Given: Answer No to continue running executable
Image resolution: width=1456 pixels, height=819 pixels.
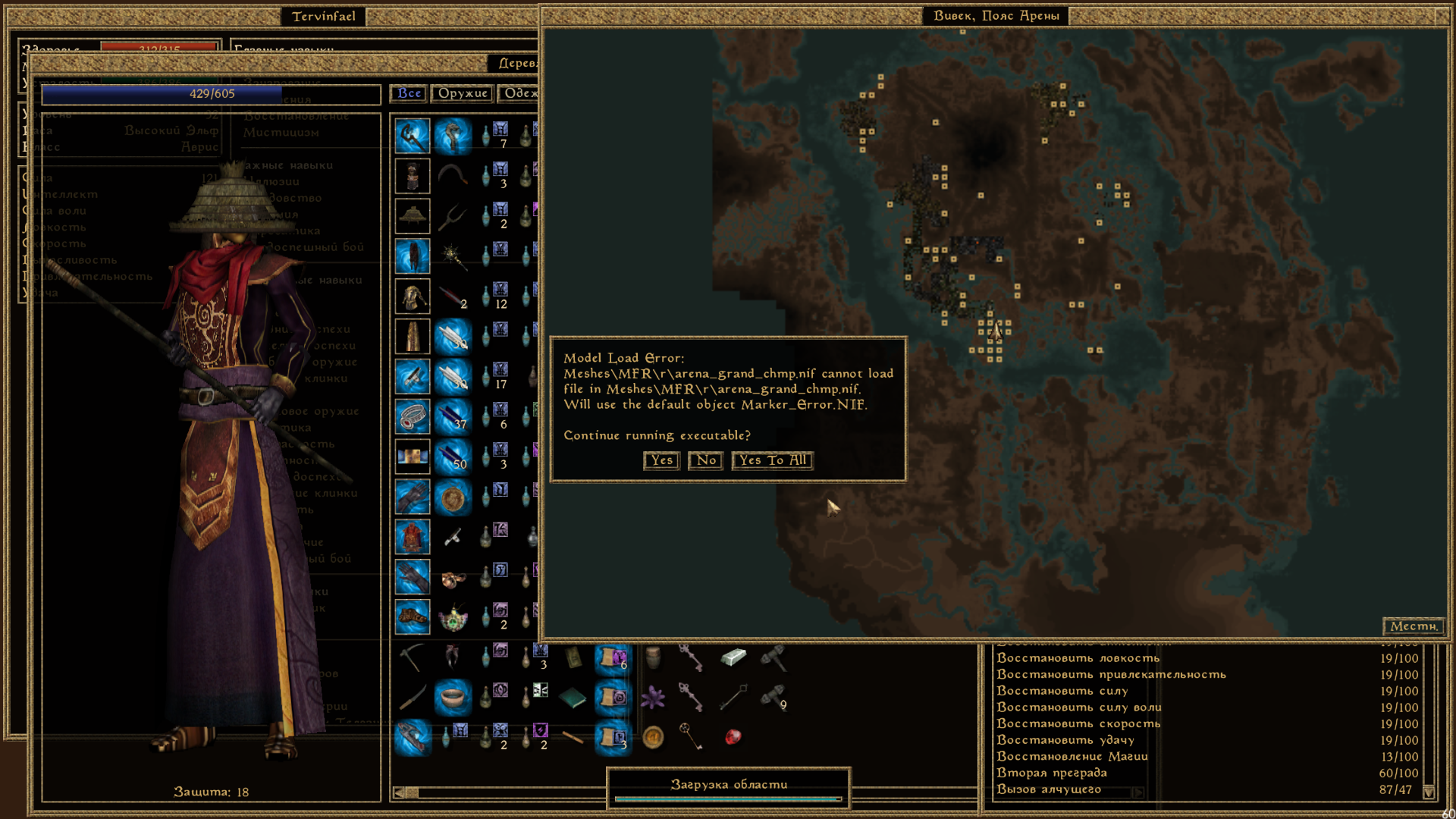Looking at the screenshot, I should [706, 460].
